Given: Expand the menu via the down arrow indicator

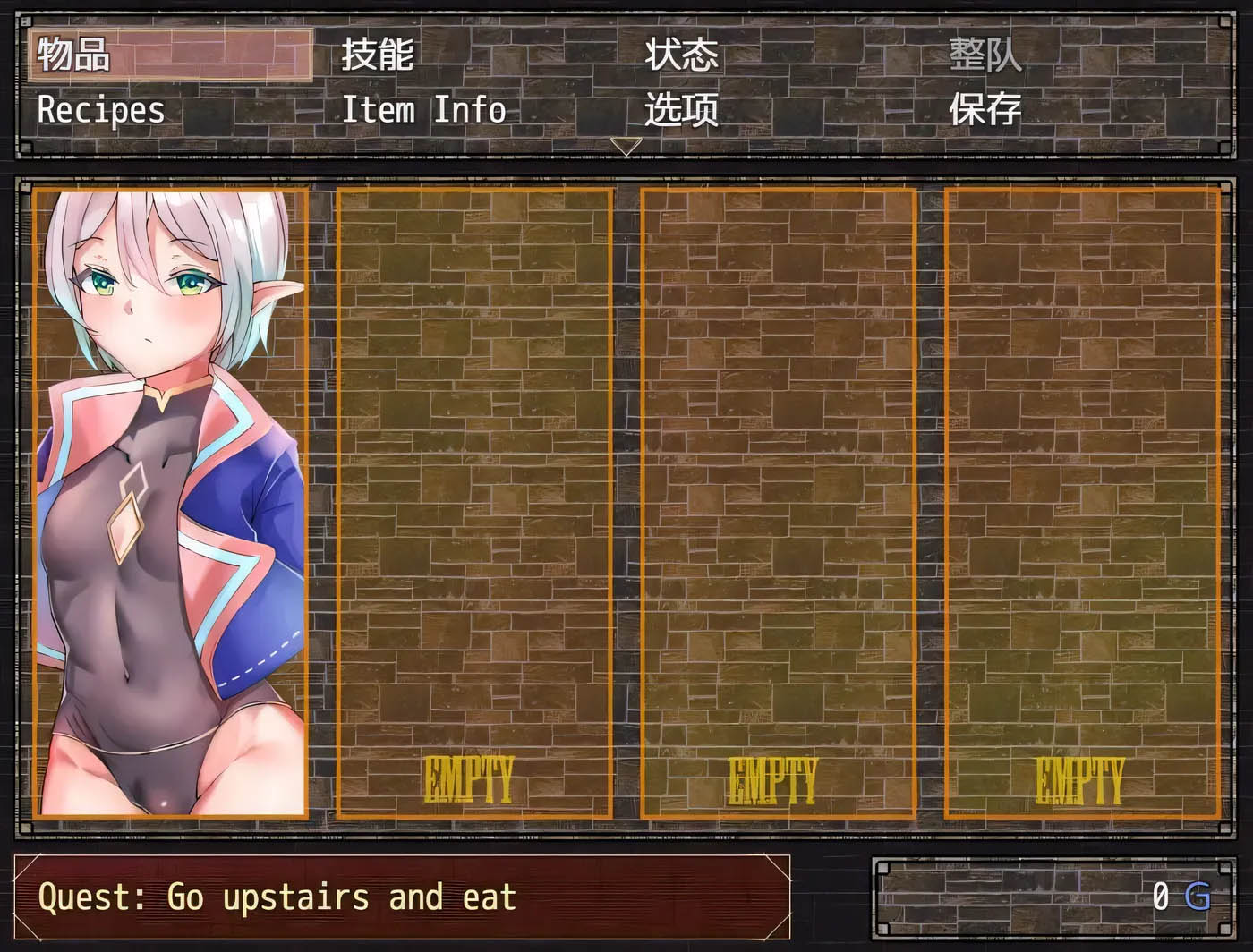Looking at the screenshot, I should click(626, 148).
